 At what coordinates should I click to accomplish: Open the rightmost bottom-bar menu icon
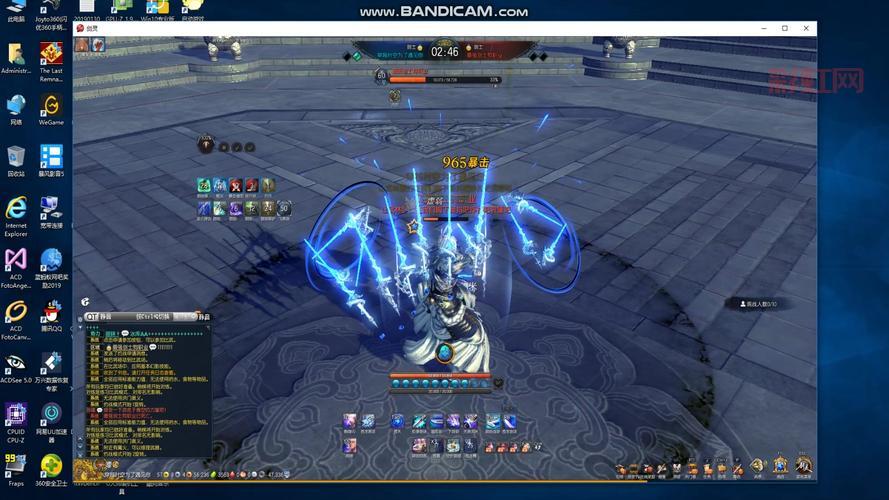click(803, 465)
